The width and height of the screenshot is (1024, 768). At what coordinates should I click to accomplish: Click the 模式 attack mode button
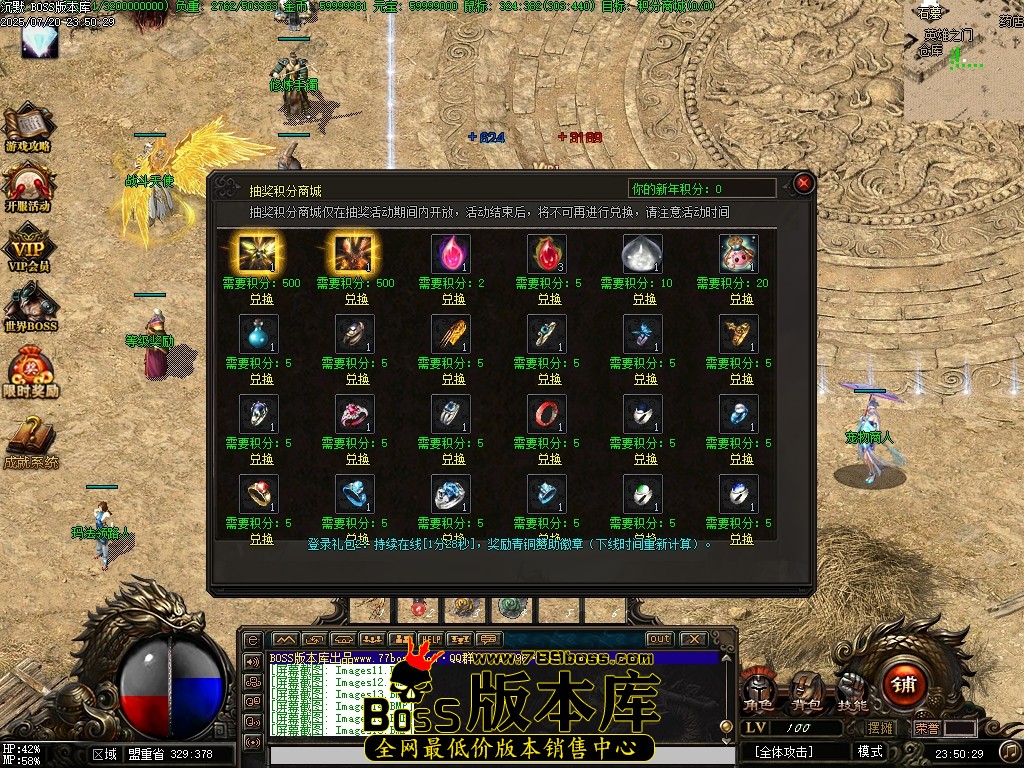coord(870,752)
